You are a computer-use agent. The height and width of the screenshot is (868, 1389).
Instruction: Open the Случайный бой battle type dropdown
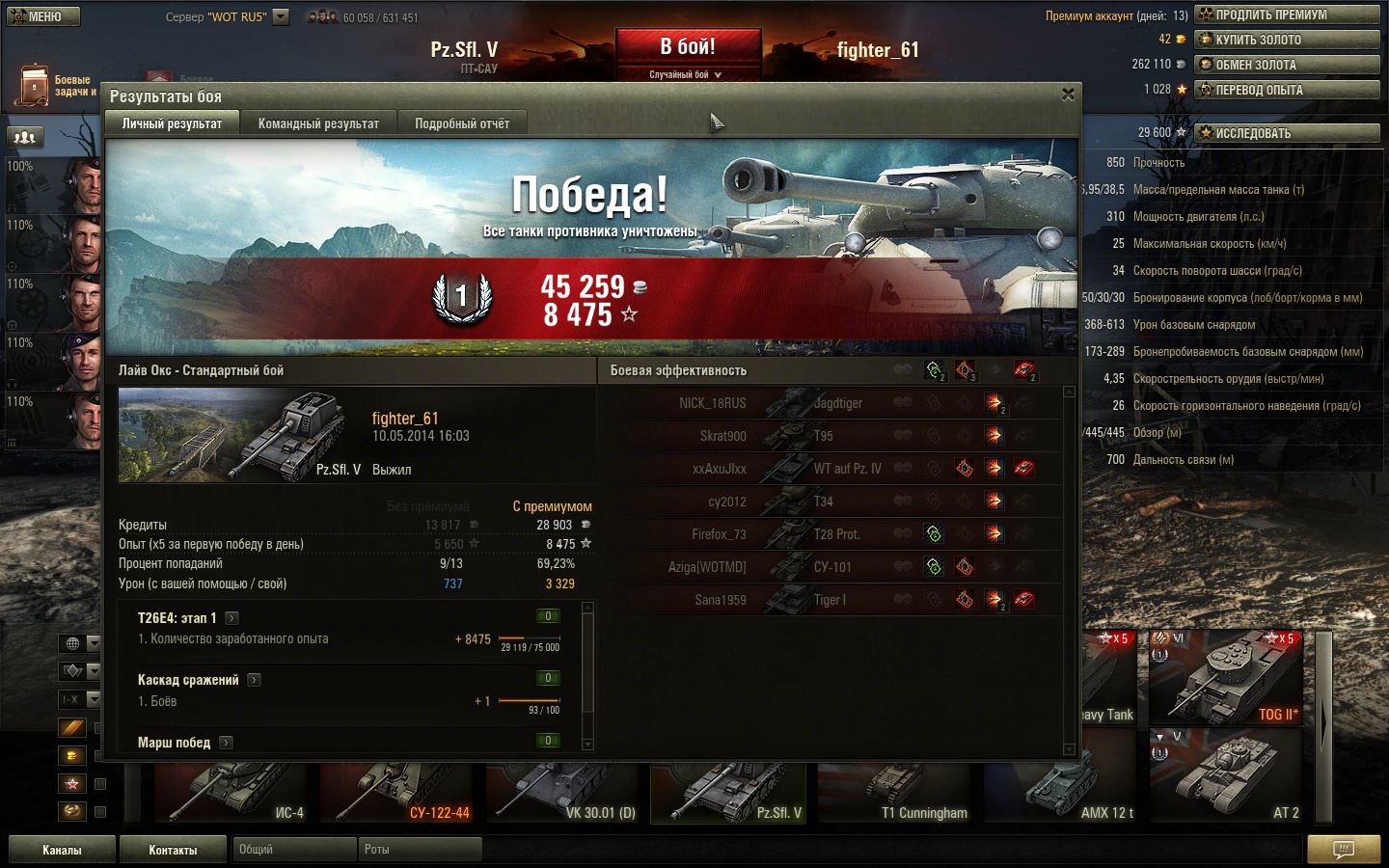[x=686, y=74]
